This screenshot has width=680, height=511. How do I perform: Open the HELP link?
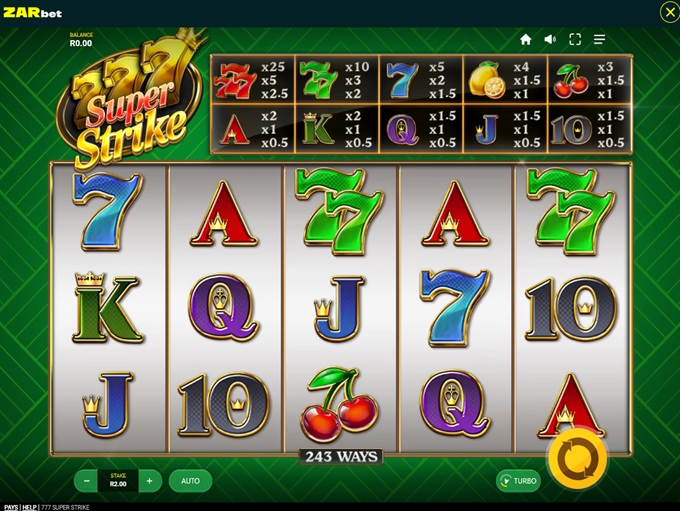click(x=30, y=507)
